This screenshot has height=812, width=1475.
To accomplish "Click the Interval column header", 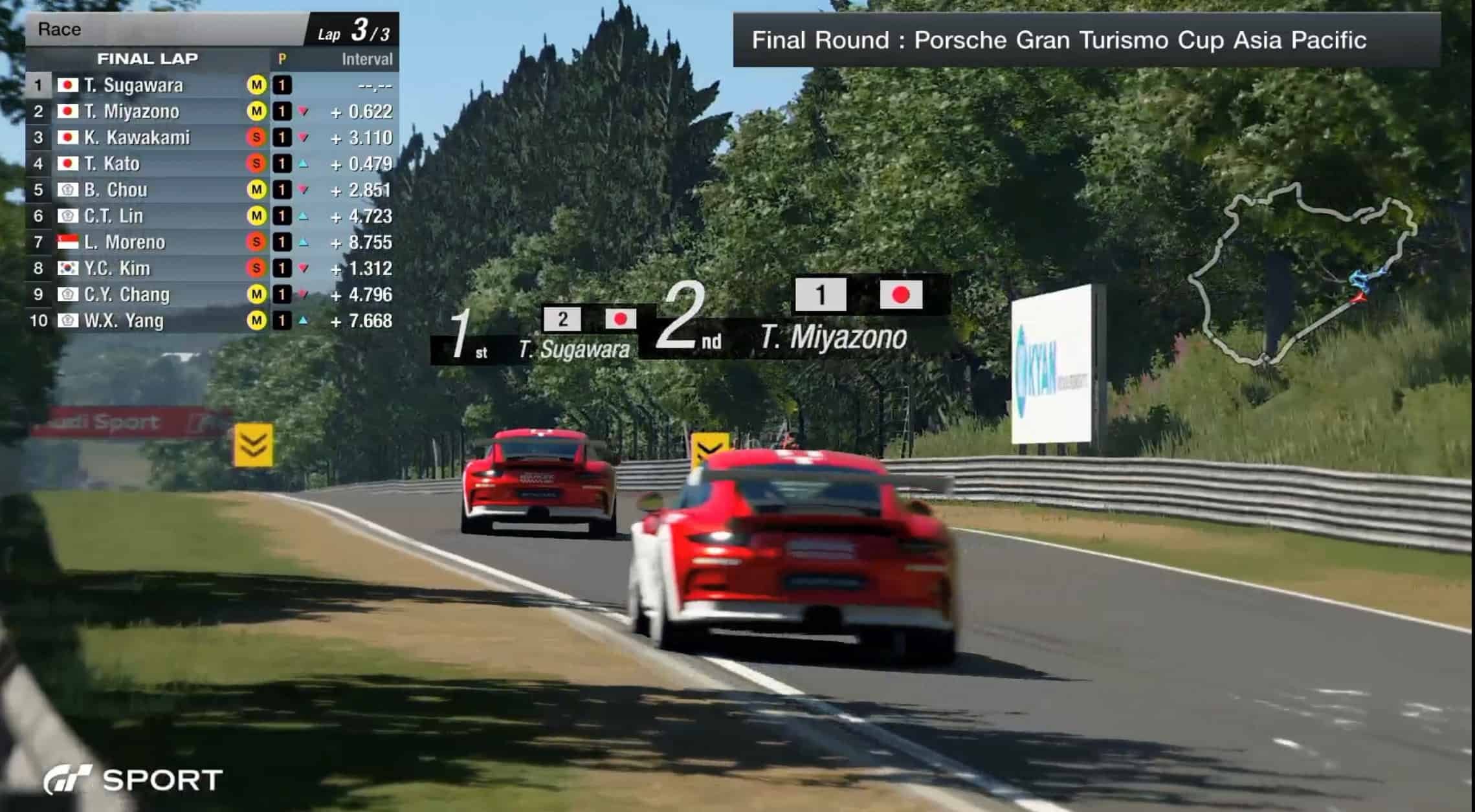I will (x=367, y=60).
